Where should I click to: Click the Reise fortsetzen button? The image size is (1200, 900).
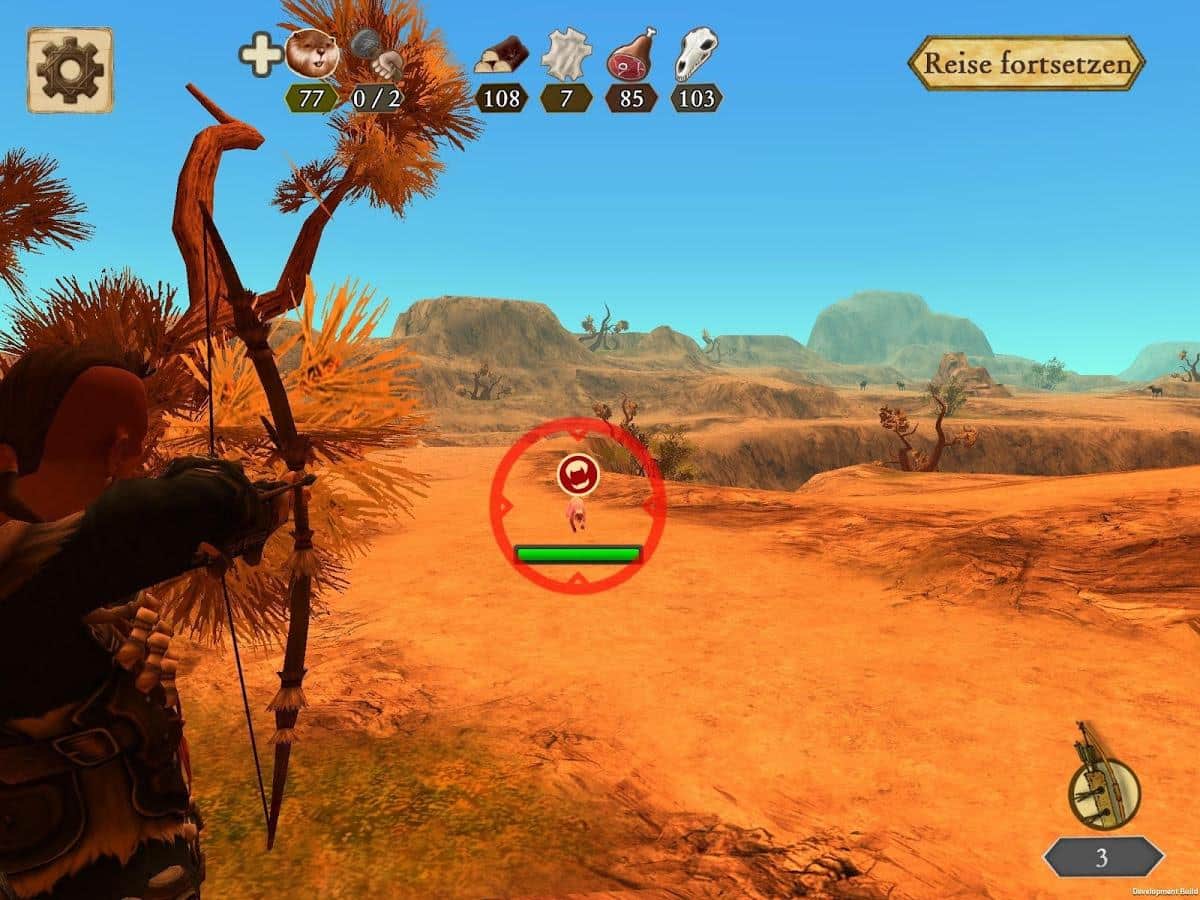point(1026,64)
